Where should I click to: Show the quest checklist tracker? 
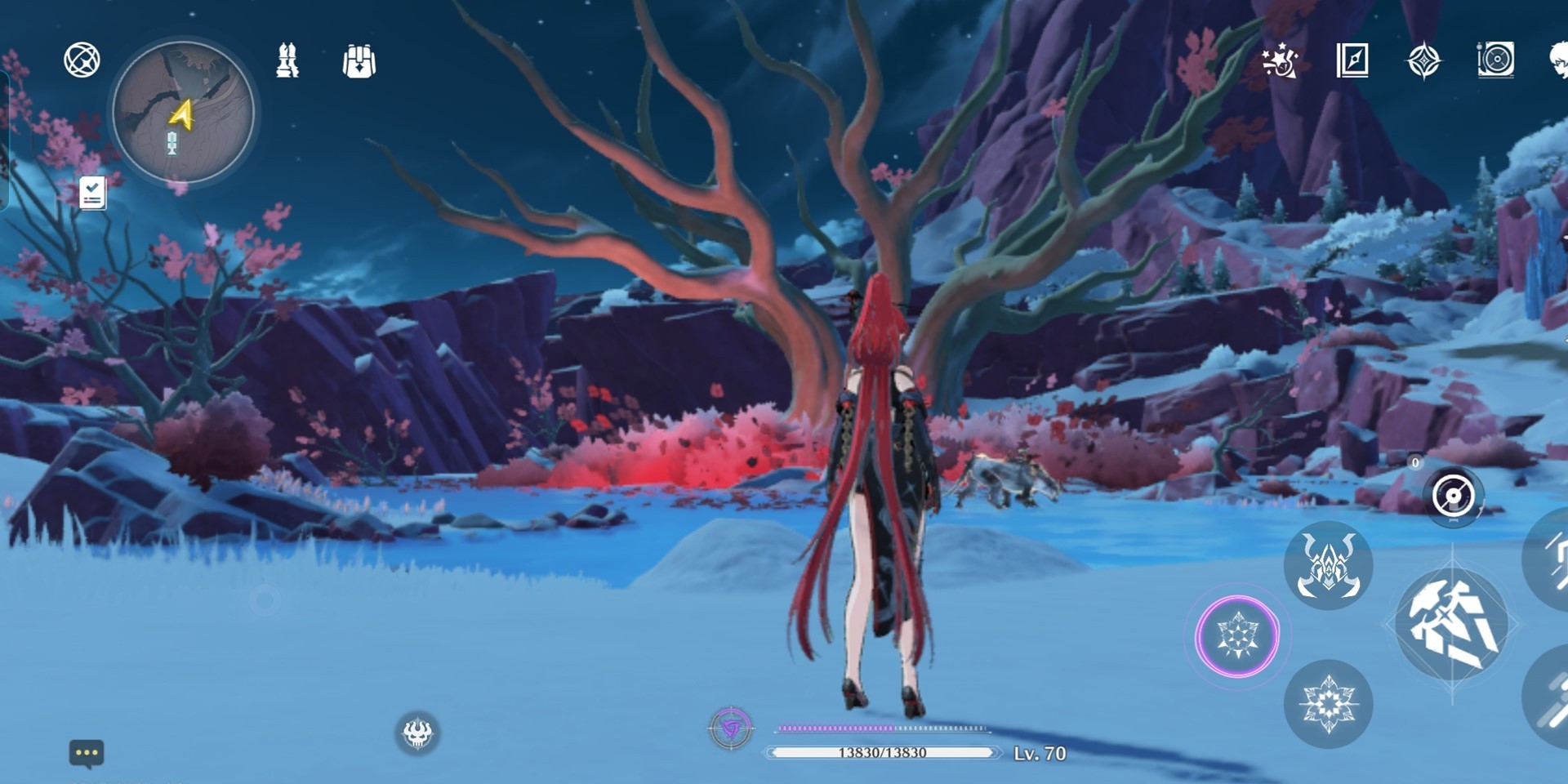coord(92,194)
